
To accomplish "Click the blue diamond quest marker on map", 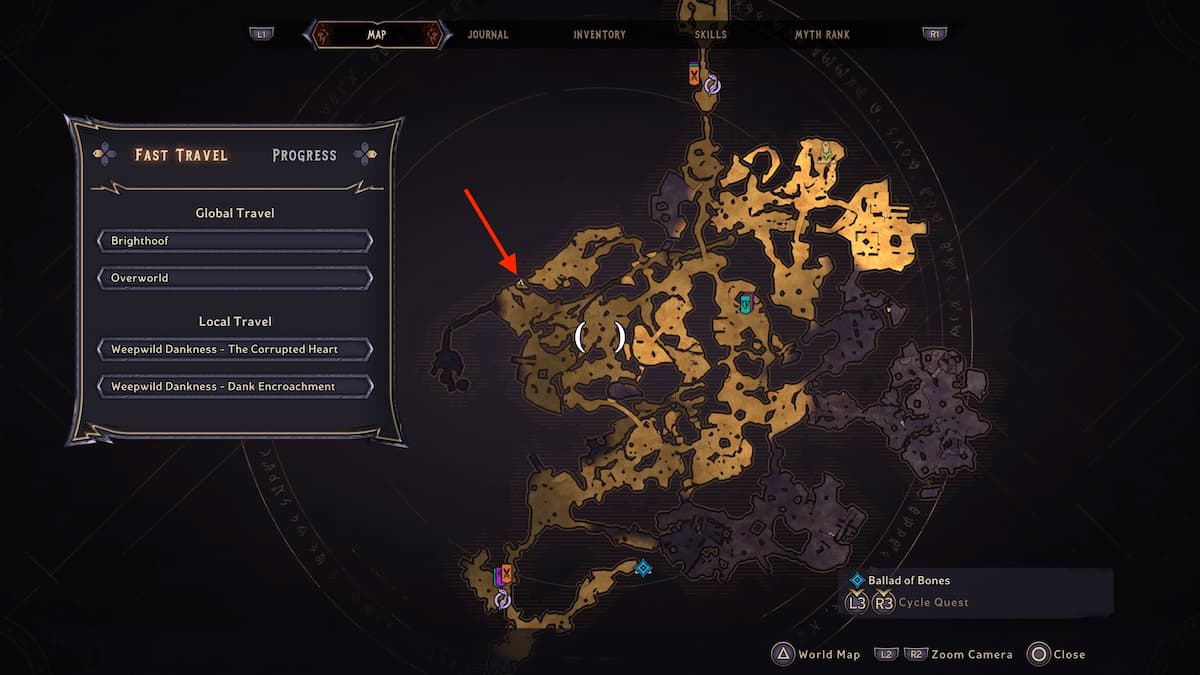I will click(x=643, y=568).
